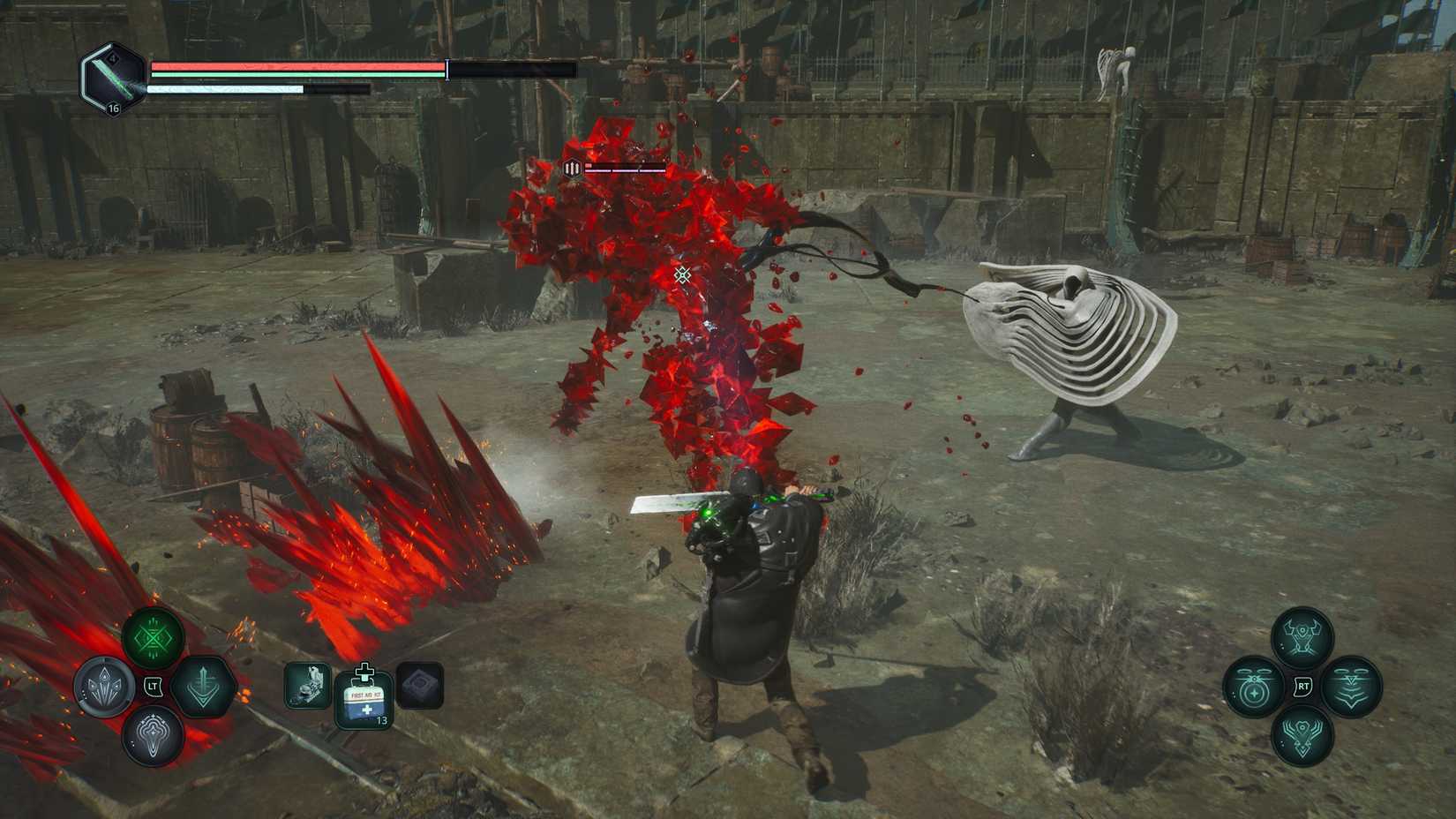Click the RT trigger prompt in the skill wheel

pos(1302,686)
